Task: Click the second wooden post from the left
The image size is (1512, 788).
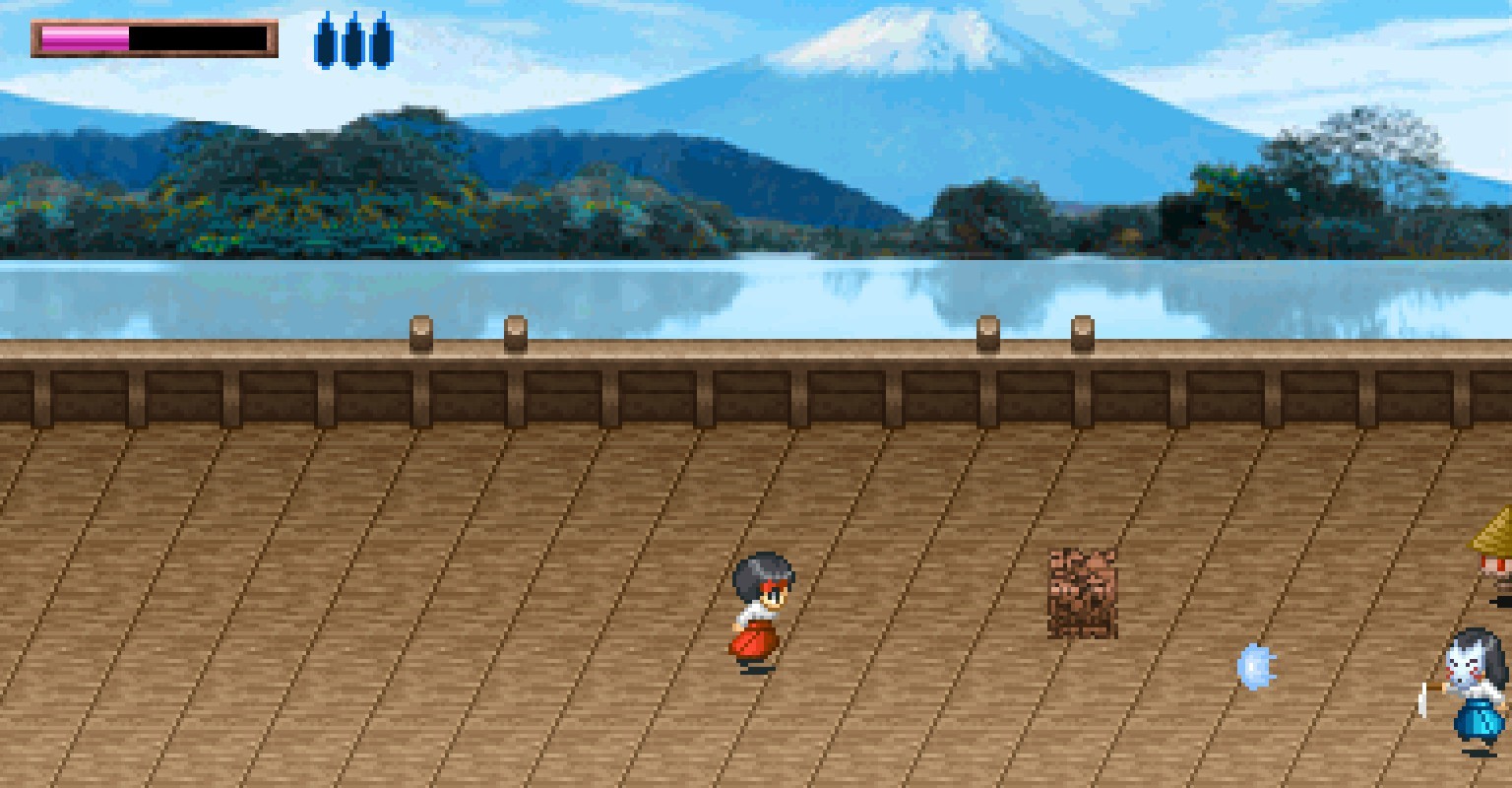Action: tap(516, 335)
